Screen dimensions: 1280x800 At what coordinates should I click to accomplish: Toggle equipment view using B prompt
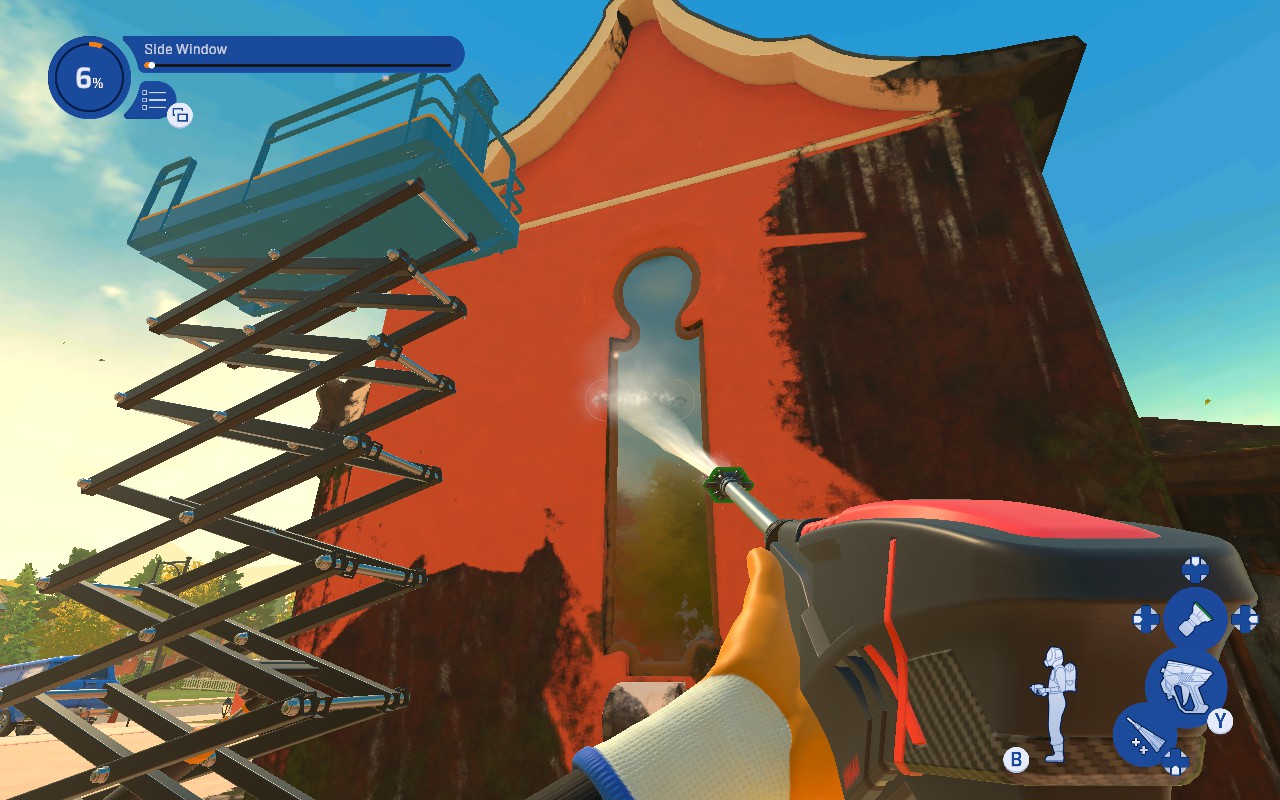(1014, 761)
